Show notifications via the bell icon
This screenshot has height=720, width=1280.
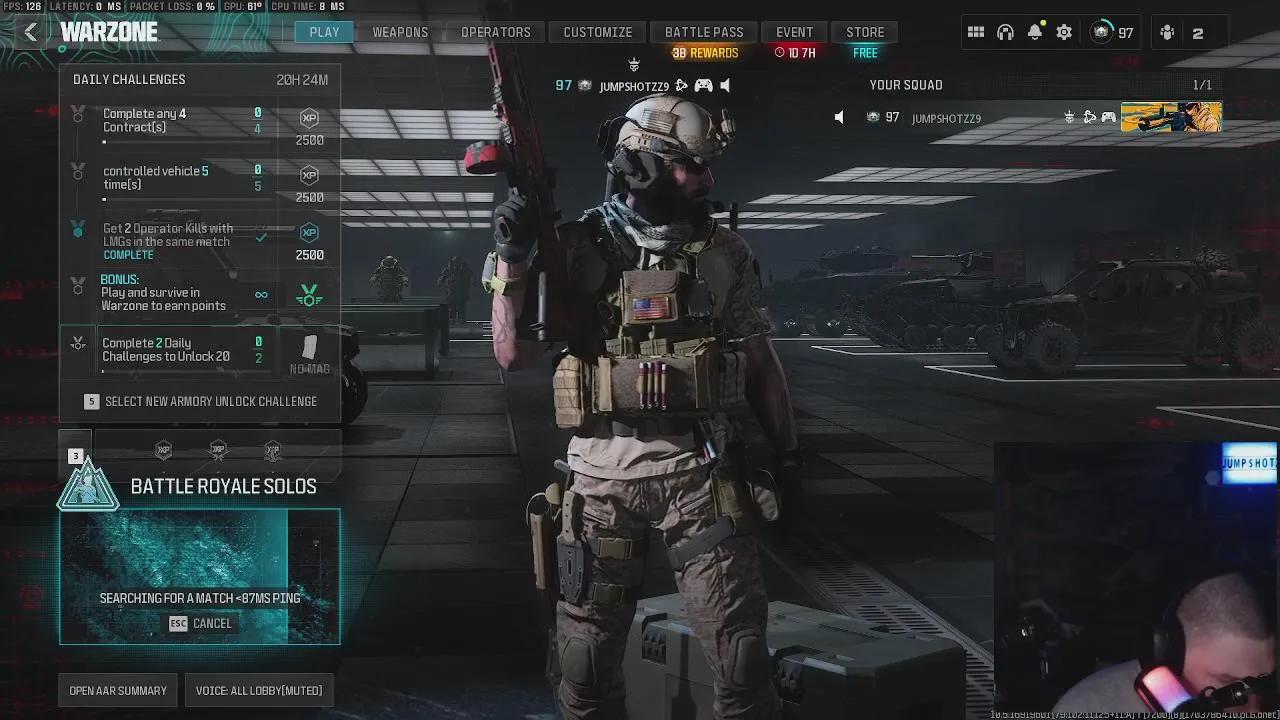click(x=1035, y=32)
